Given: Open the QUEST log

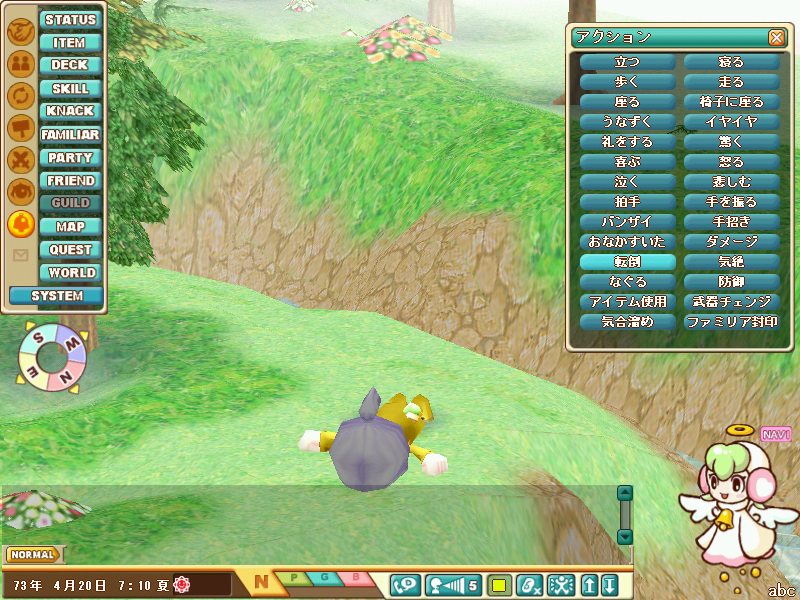Looking at the screenshot, I should (x=70, y=249).
